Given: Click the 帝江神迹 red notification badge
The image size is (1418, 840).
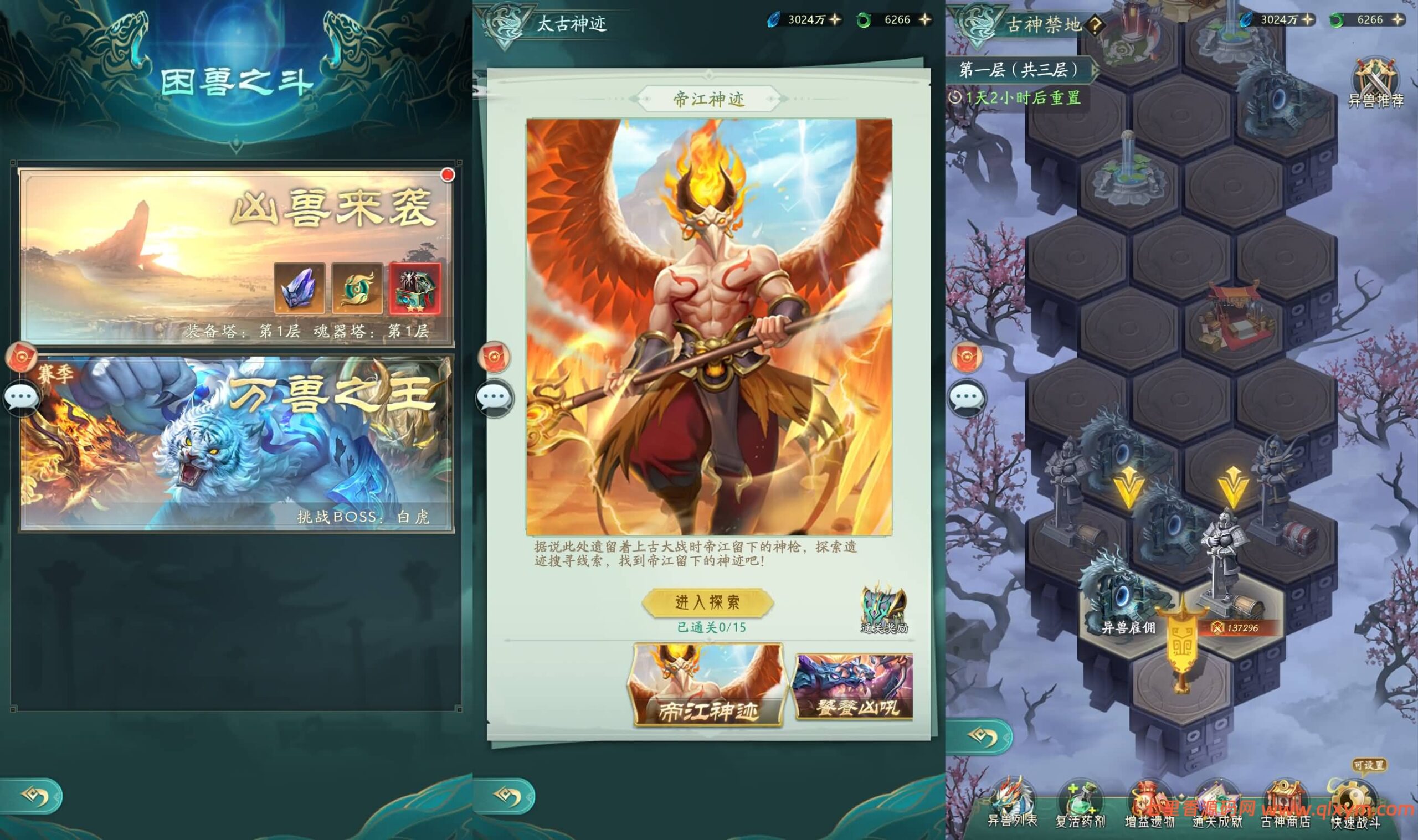Looking at the screenshot, I should (494, 358).
